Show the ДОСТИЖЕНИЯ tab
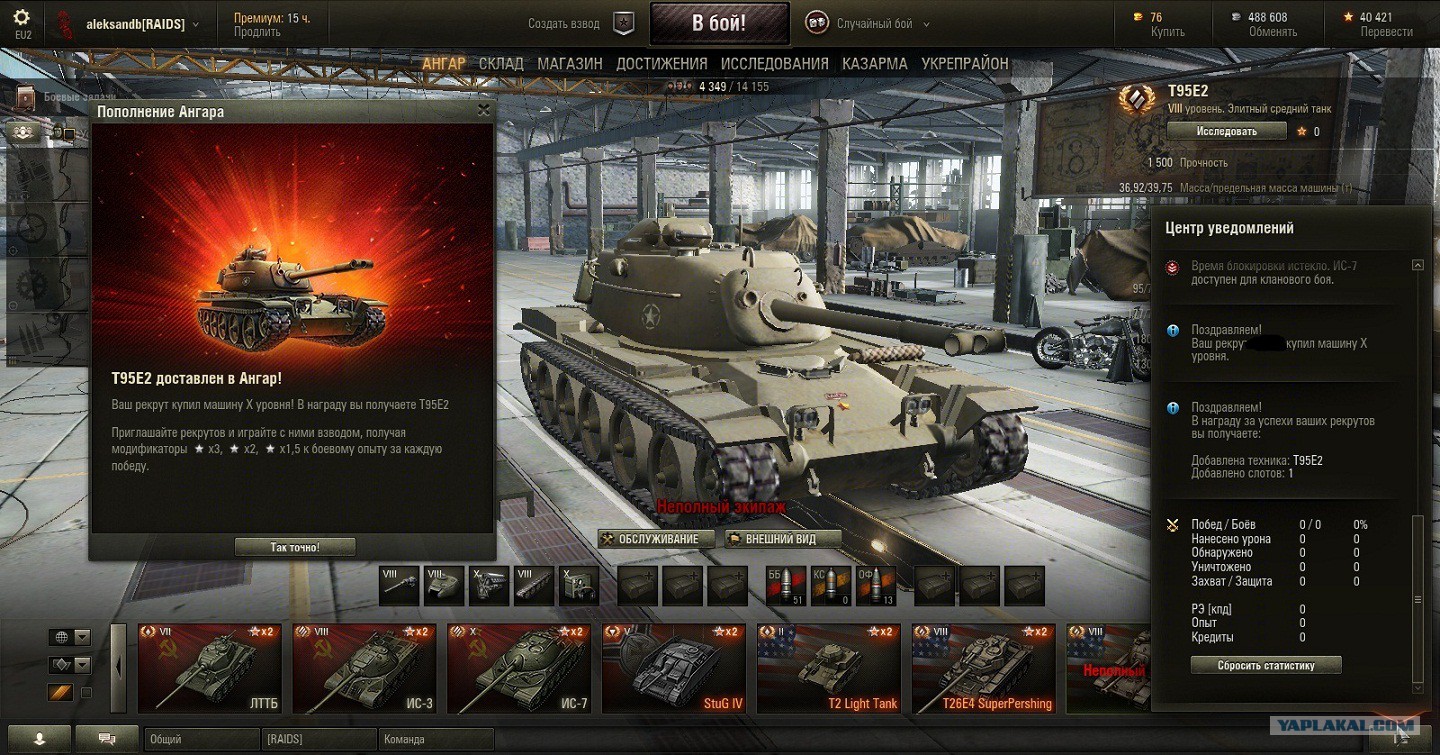This screenshot has height=755, width=1440. point(661,63)
